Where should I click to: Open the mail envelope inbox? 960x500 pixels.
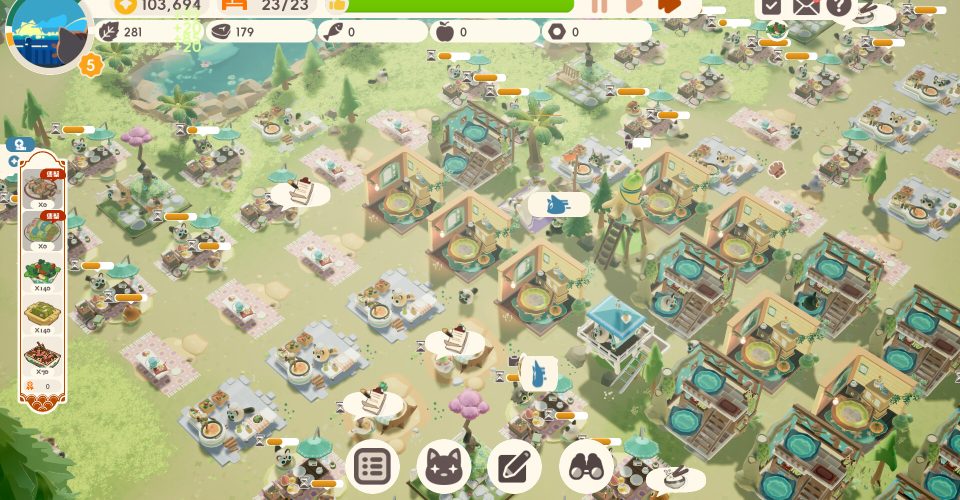point(806,6)
